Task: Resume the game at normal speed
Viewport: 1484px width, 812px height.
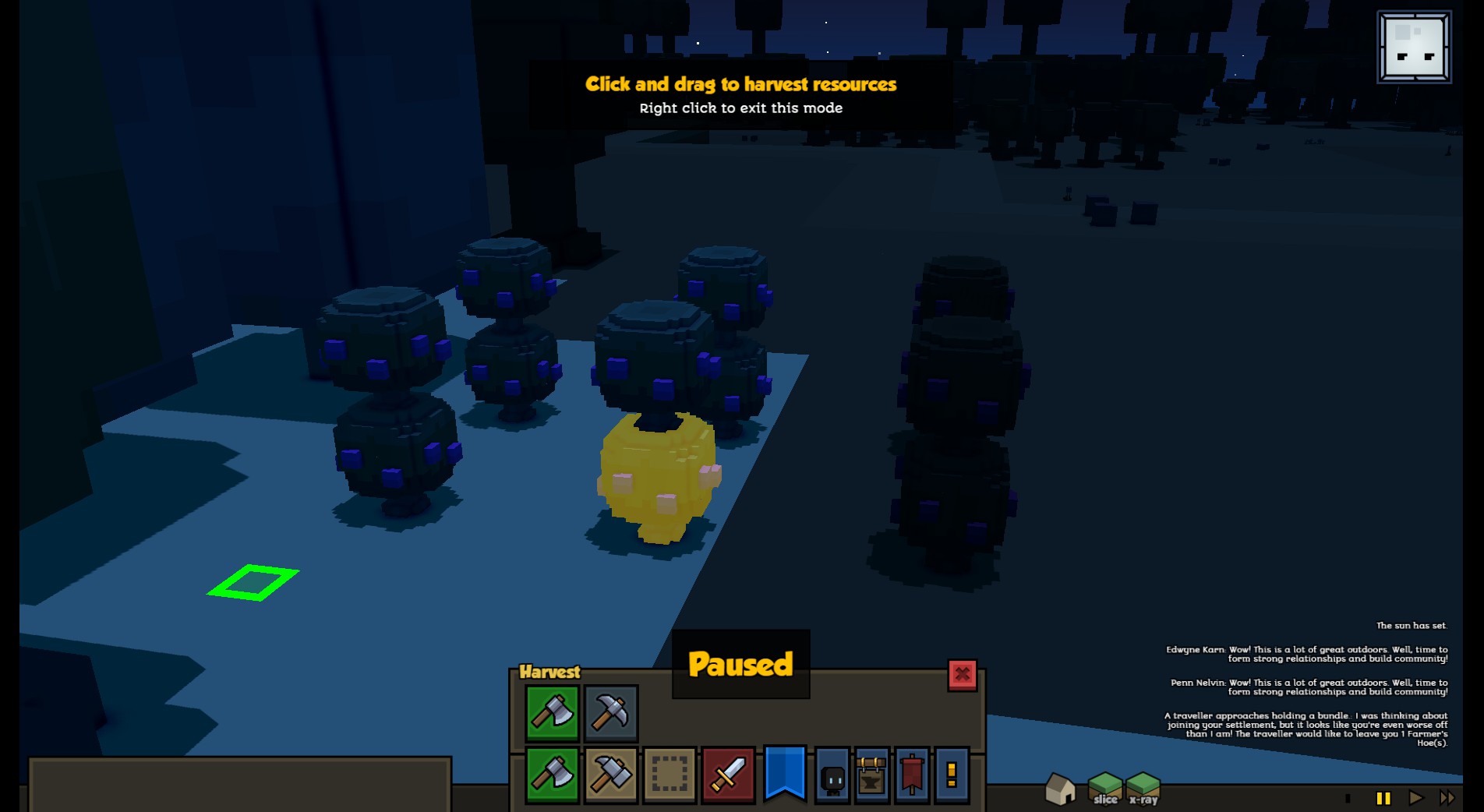Action: point(1415,798)
